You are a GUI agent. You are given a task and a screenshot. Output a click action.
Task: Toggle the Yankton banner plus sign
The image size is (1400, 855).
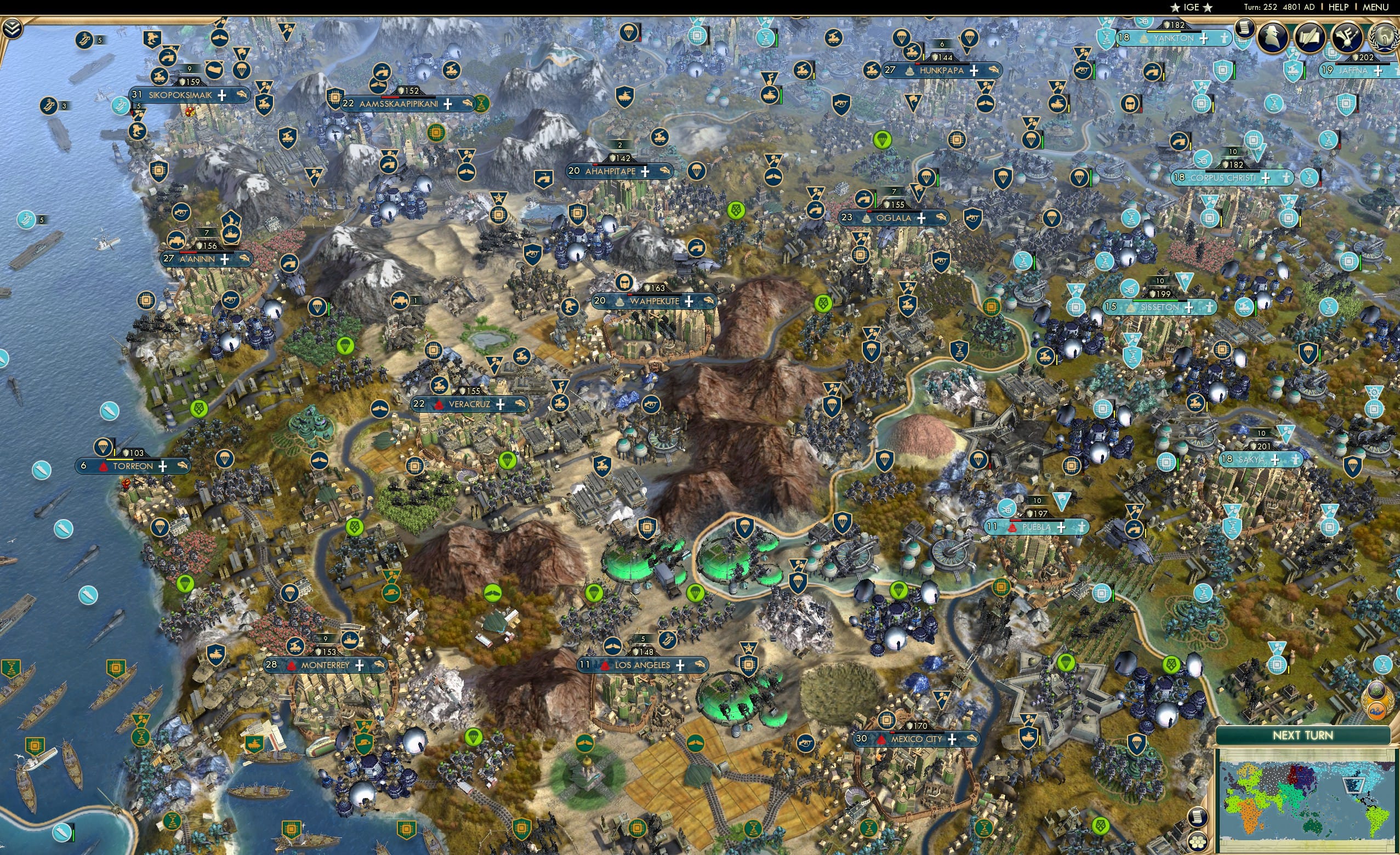click(1203, 39)
